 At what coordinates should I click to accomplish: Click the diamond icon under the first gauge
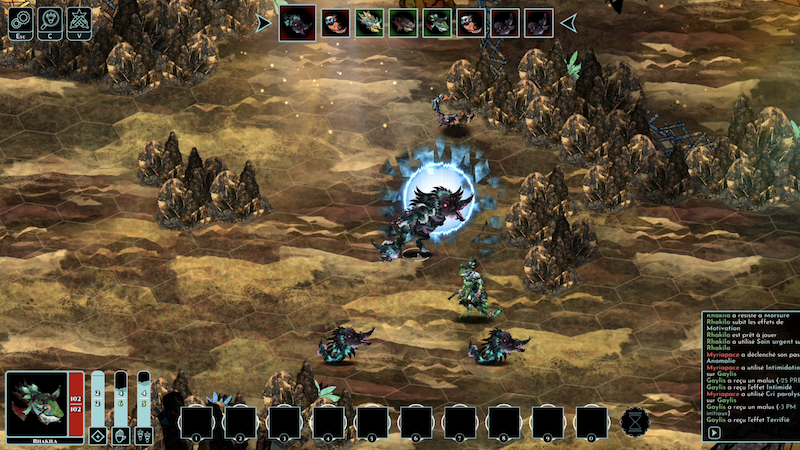tap(98, 435)
